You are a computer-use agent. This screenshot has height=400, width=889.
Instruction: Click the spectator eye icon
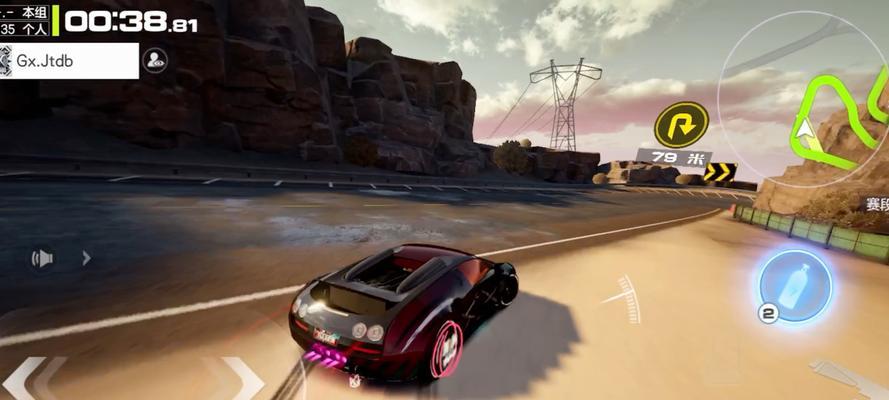(x=155, y=60)
